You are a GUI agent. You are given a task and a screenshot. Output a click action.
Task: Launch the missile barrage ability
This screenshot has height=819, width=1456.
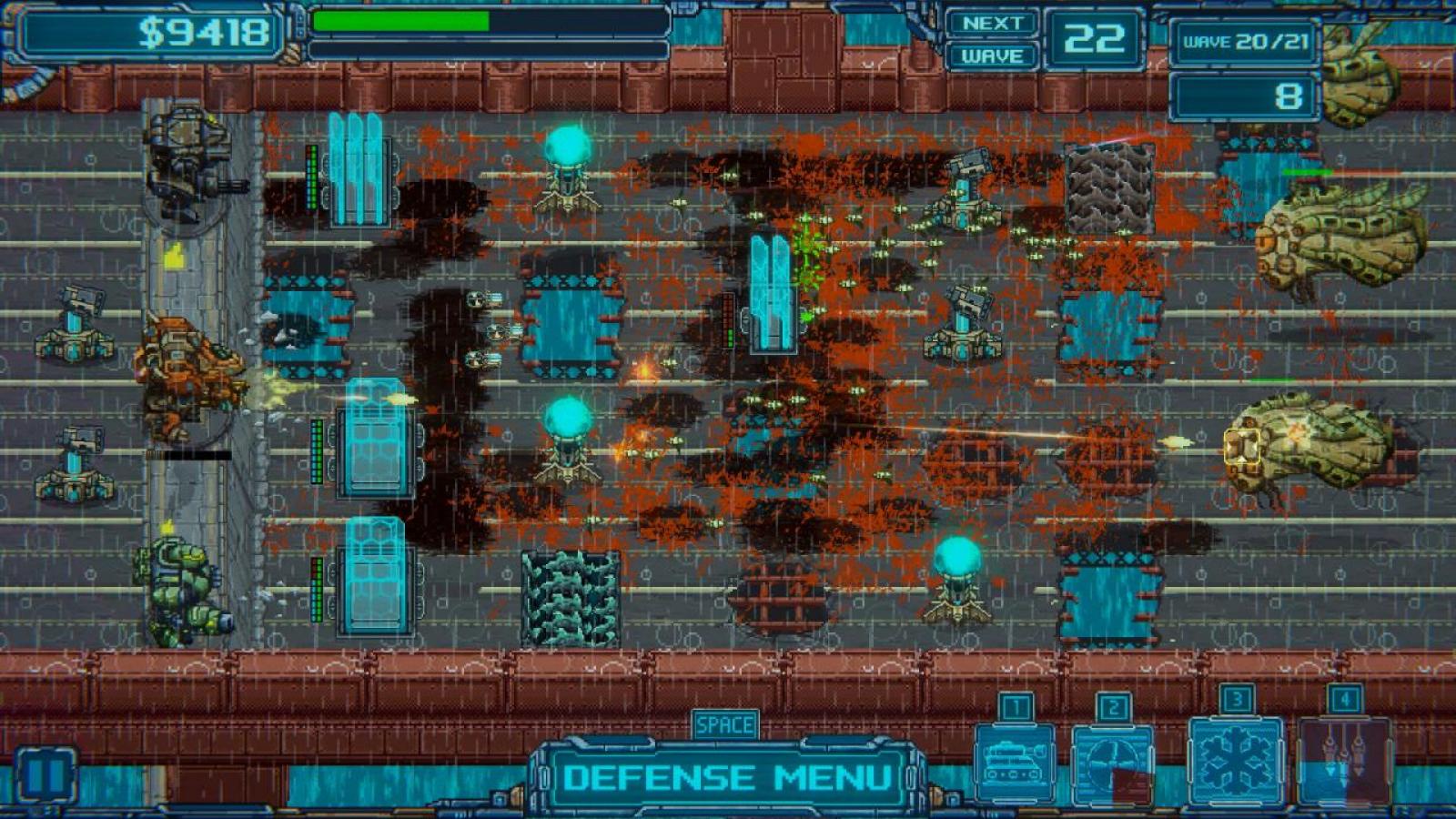coord(1343,761)
